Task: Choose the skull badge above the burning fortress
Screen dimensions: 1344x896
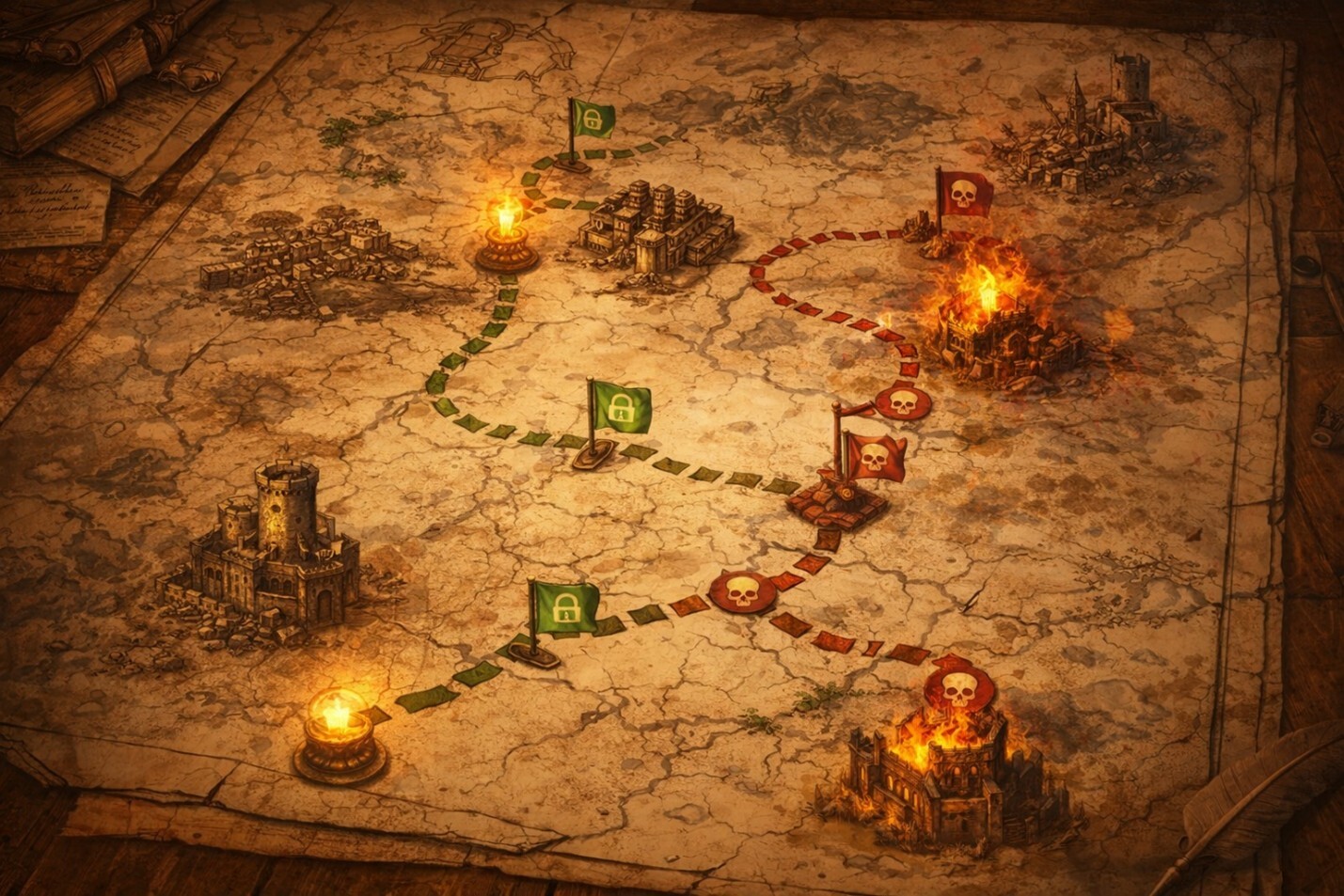Action: click(x=957, y=689)
